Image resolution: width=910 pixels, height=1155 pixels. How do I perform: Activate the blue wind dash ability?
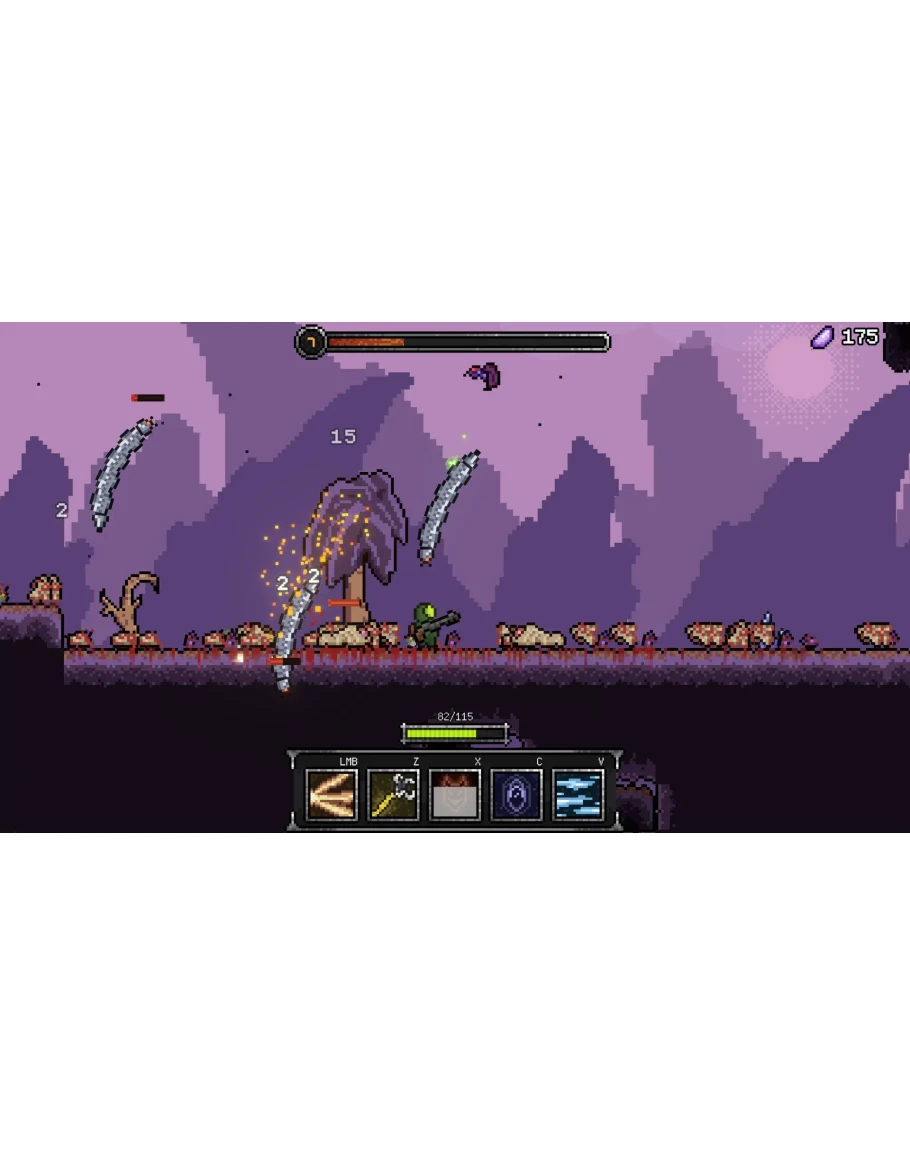pos(578,795)
